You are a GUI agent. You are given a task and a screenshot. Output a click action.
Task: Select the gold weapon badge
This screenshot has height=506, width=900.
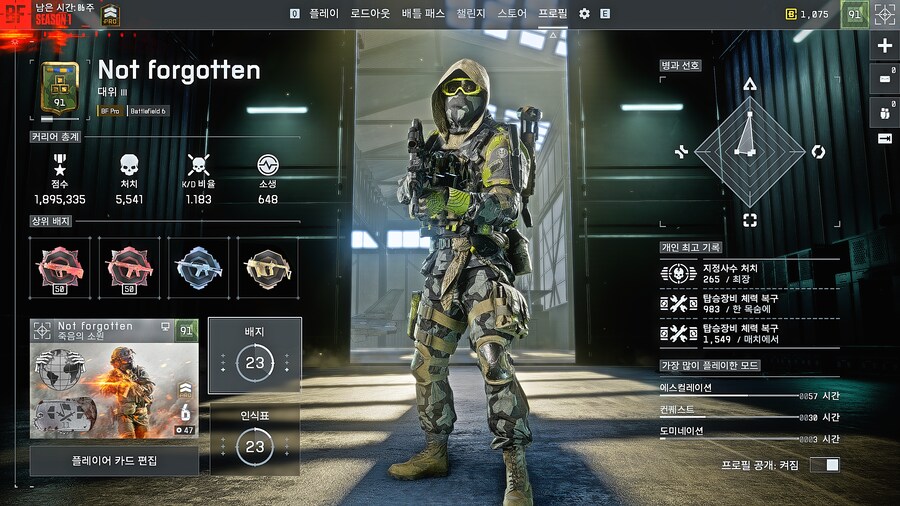click(x=269, y=267)
